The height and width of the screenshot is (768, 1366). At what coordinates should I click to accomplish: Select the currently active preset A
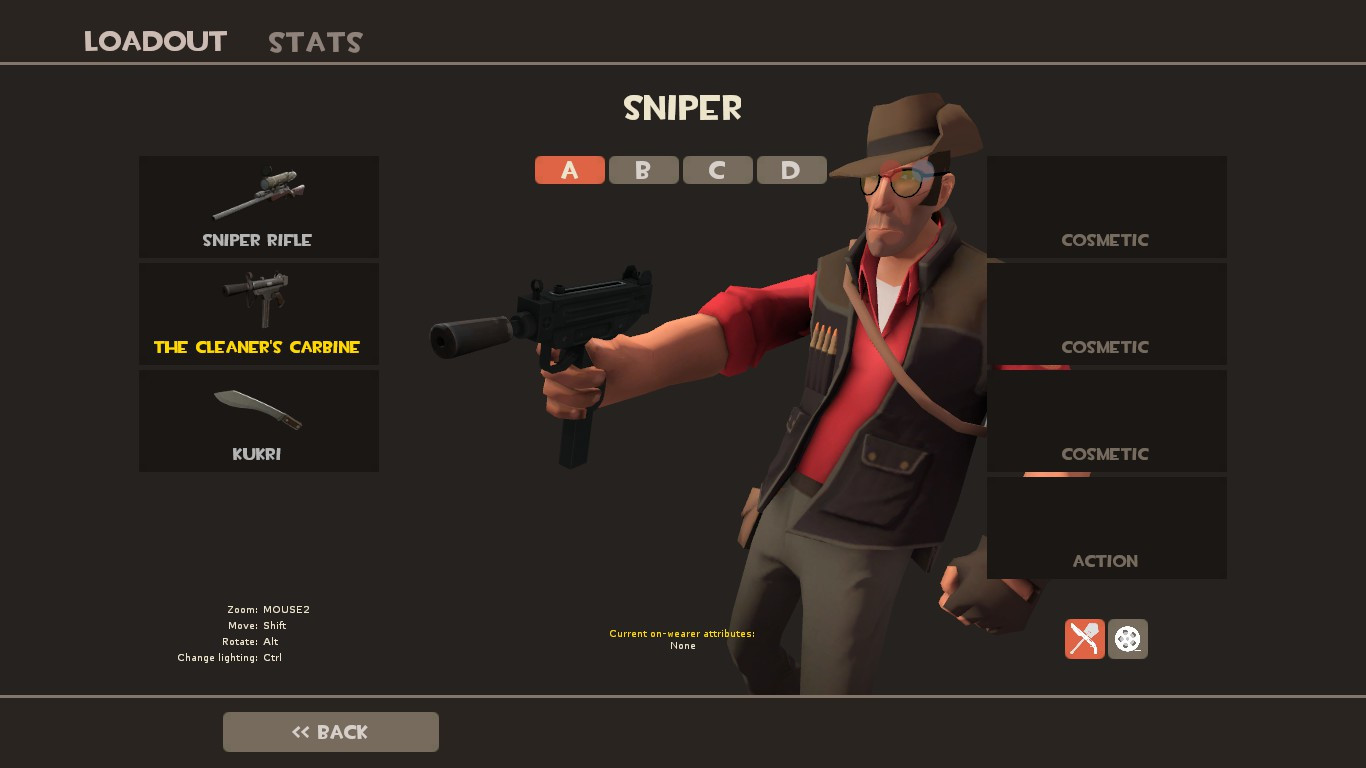[x=569, y=170]
